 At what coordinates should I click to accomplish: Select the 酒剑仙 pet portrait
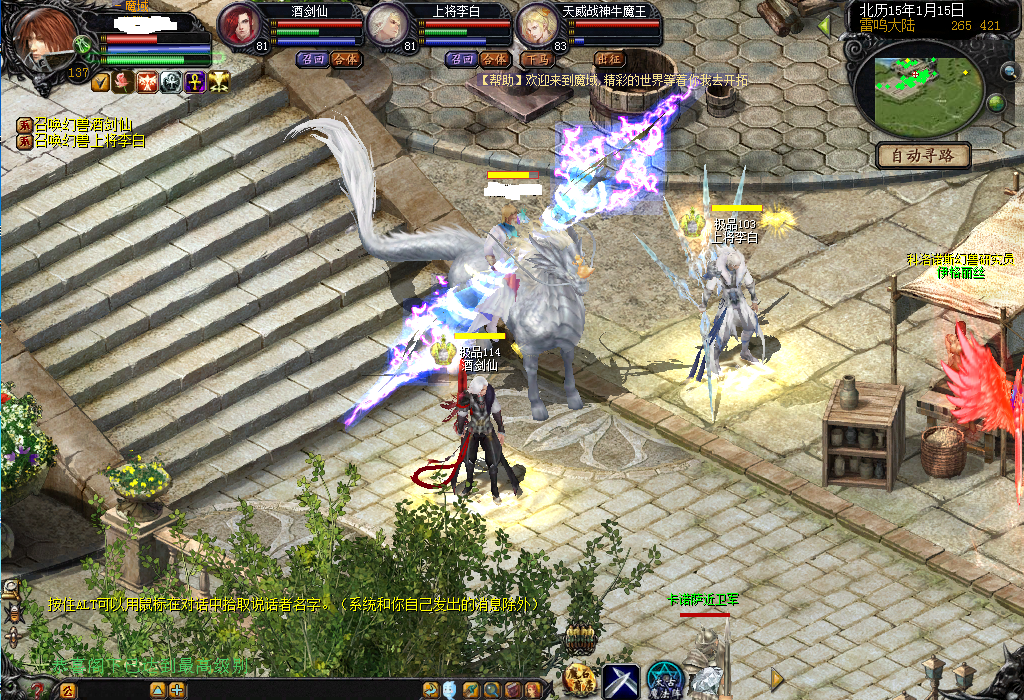point(240,26)
